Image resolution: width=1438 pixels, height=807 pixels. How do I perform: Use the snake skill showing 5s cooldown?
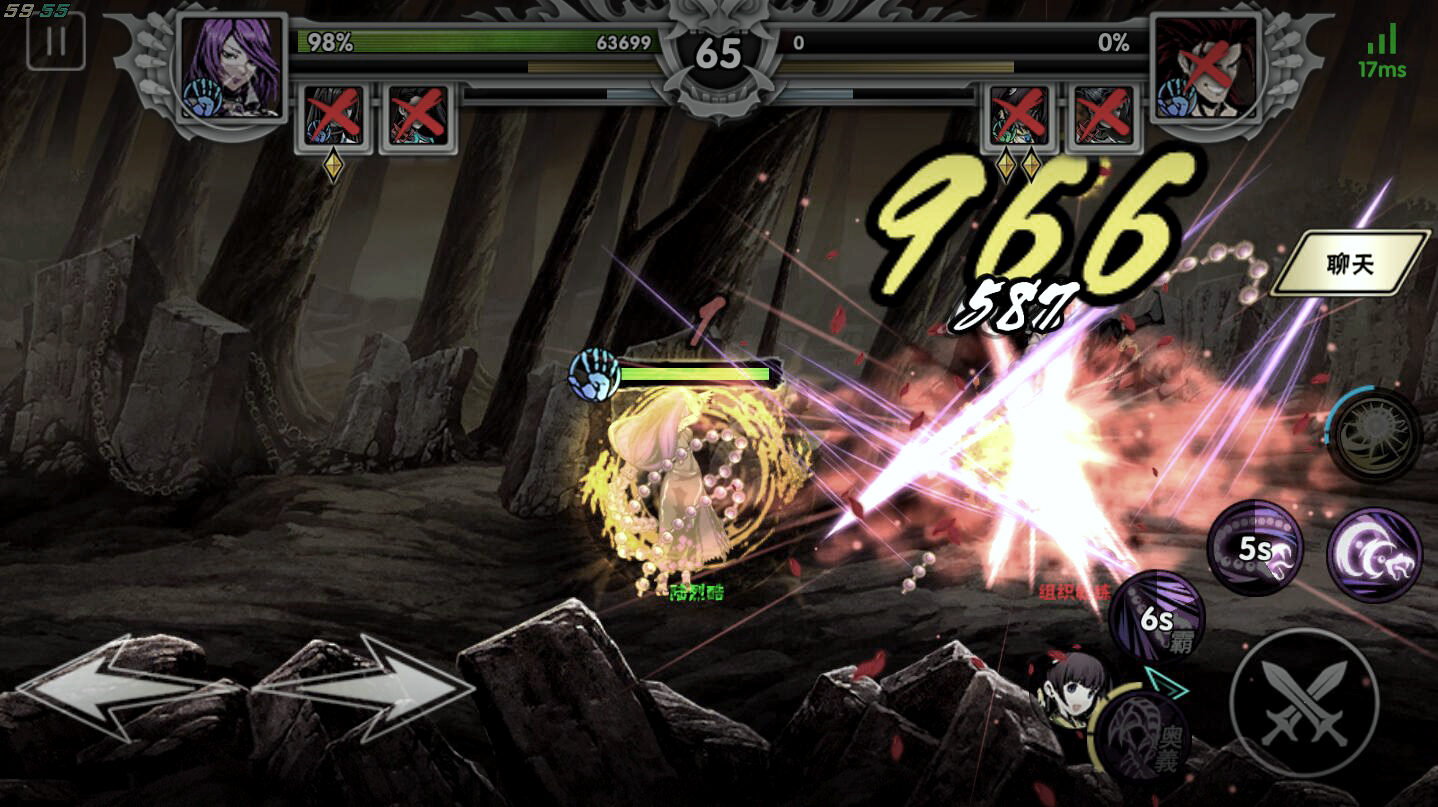[1255, 549]
